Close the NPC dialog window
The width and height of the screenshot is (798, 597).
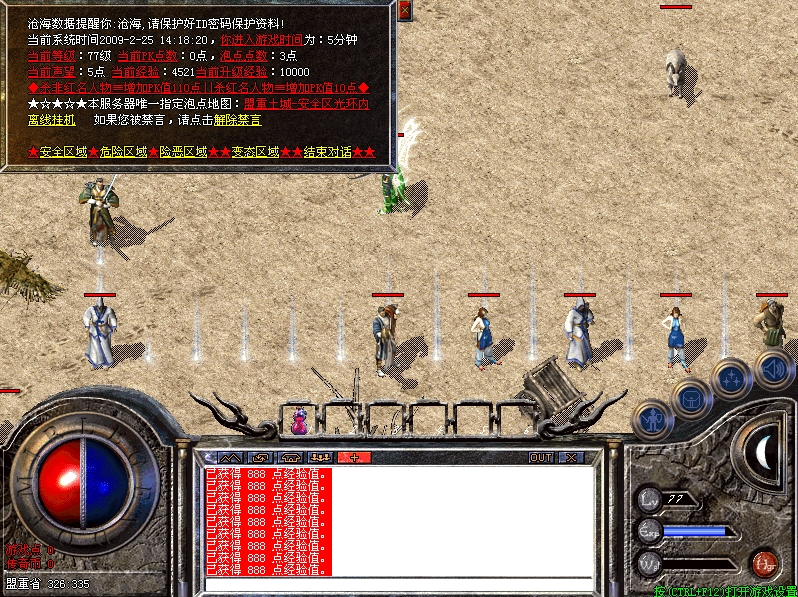tap(404, 11)
